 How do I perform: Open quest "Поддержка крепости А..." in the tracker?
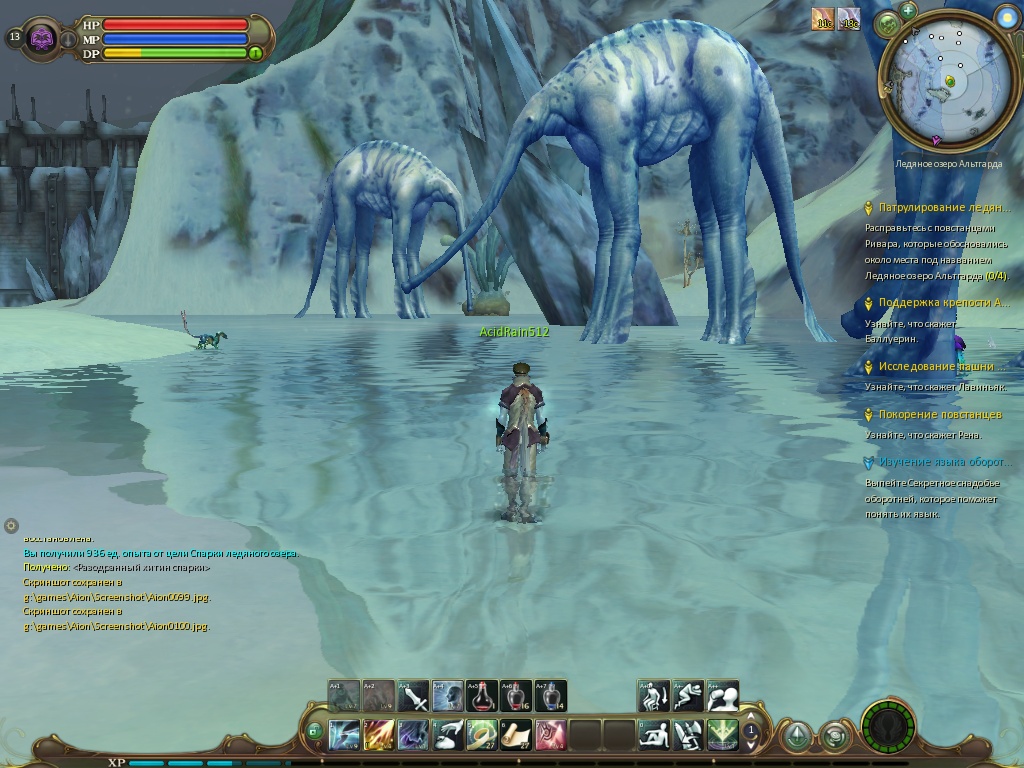pyautogui.click(x=944, y=303)
